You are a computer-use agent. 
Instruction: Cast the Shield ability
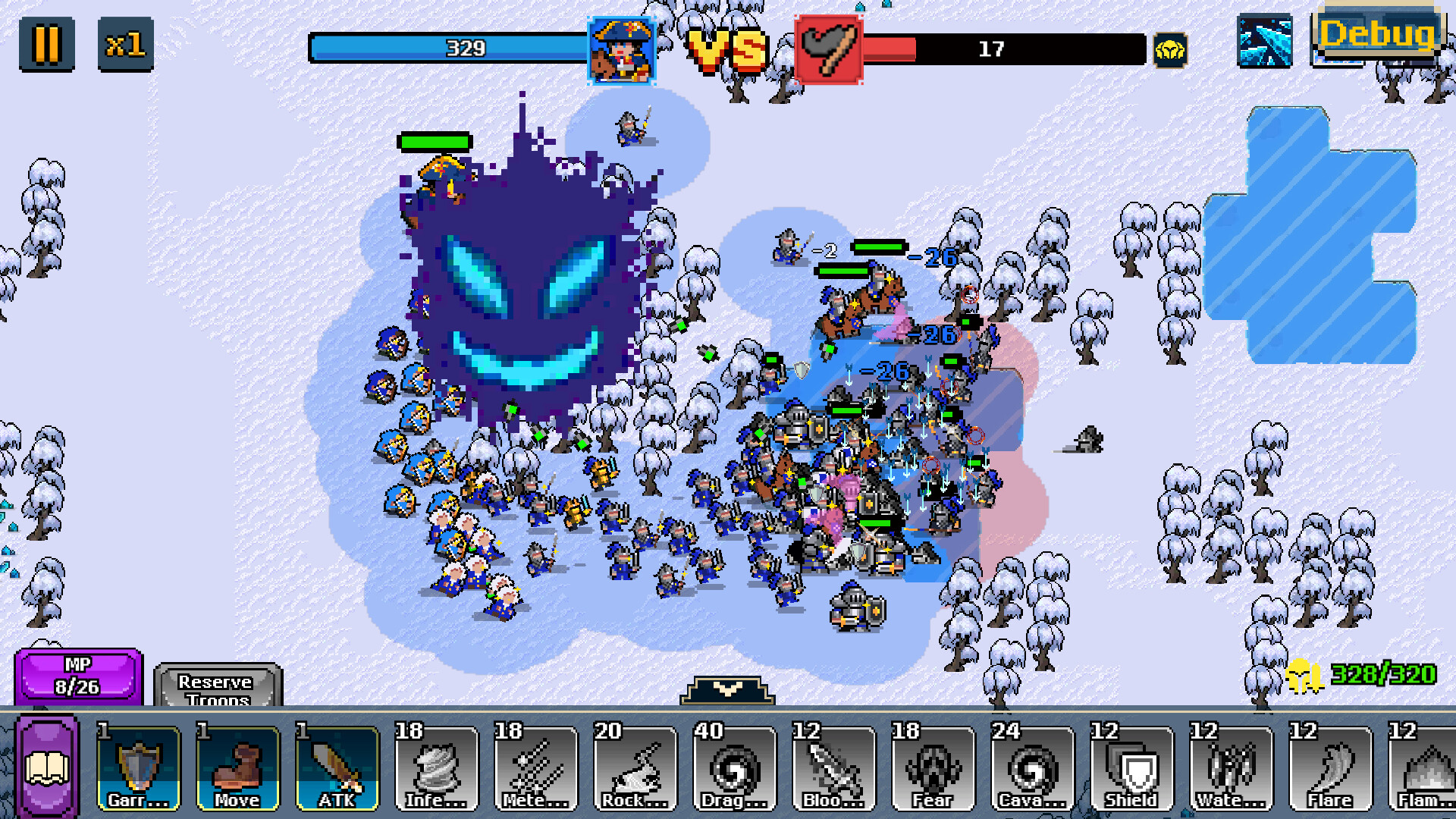point(1132,769)
